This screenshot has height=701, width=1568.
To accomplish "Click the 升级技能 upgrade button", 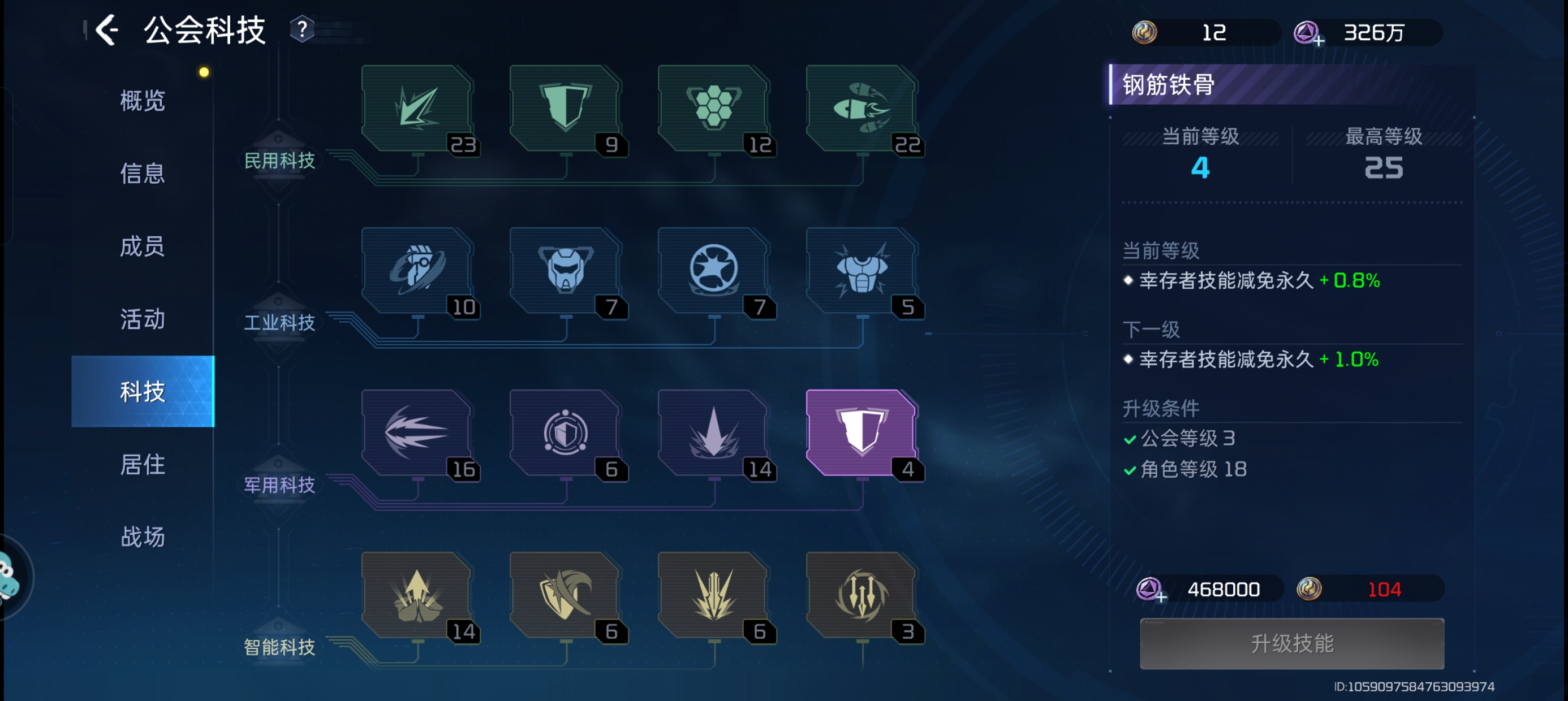I will pyautogui.click(x=1291, y=643).
